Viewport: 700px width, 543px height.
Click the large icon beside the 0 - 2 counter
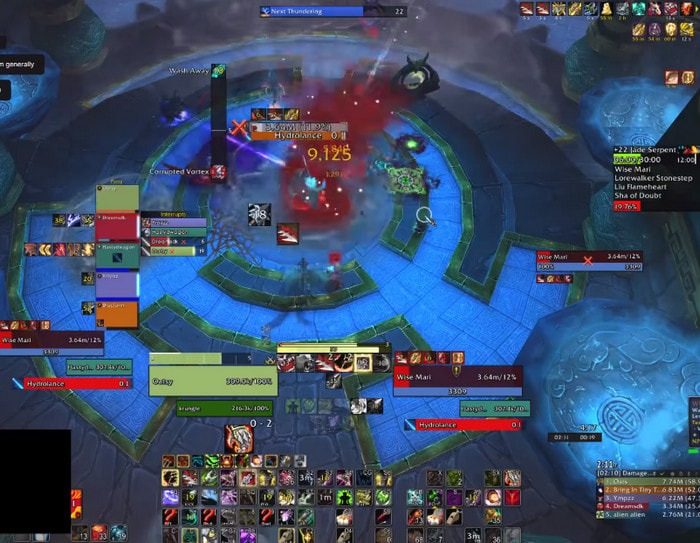click(x=236, y=438)
